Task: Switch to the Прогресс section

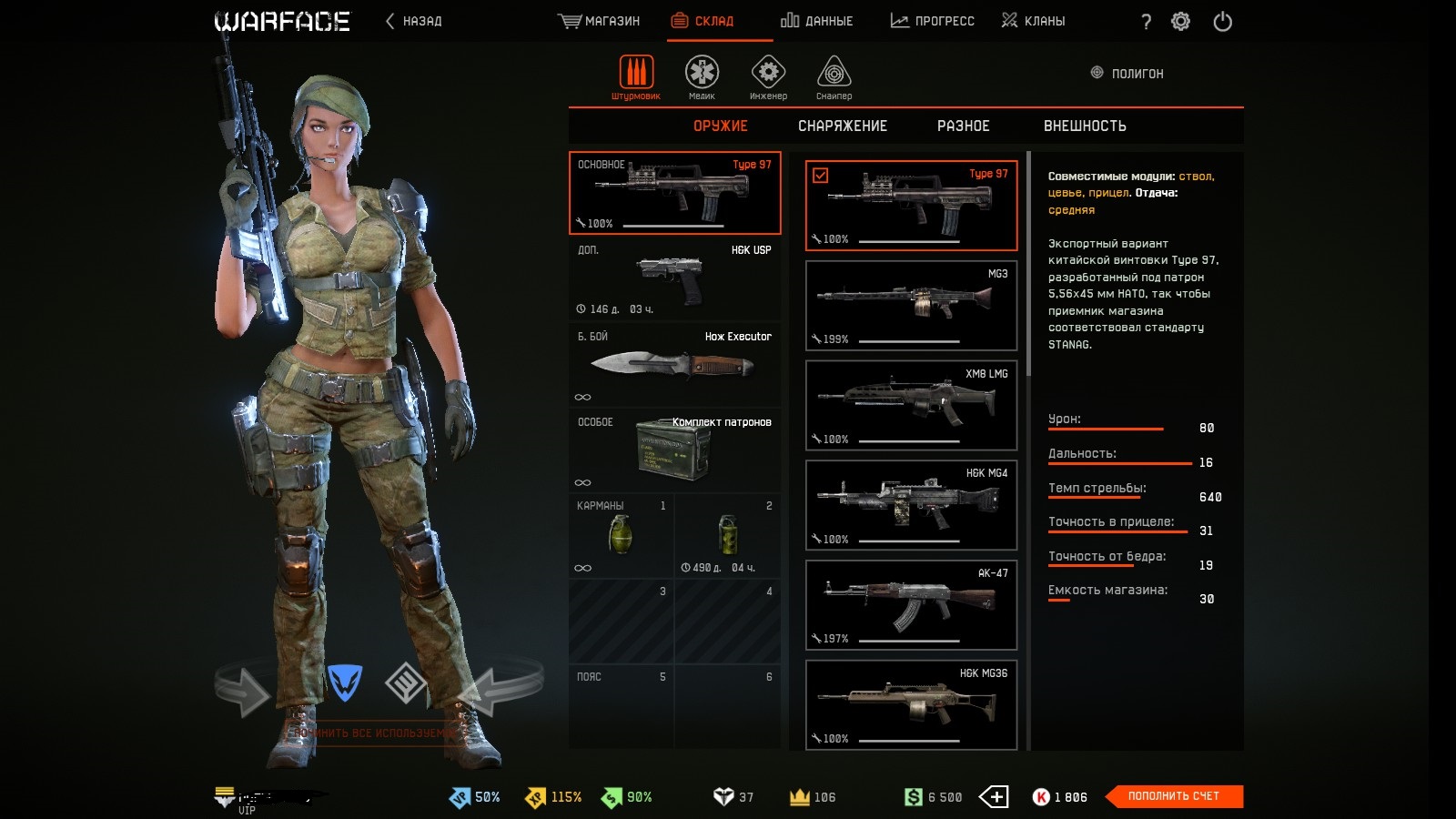Action: pyautogui.click(x=932, y=21)
